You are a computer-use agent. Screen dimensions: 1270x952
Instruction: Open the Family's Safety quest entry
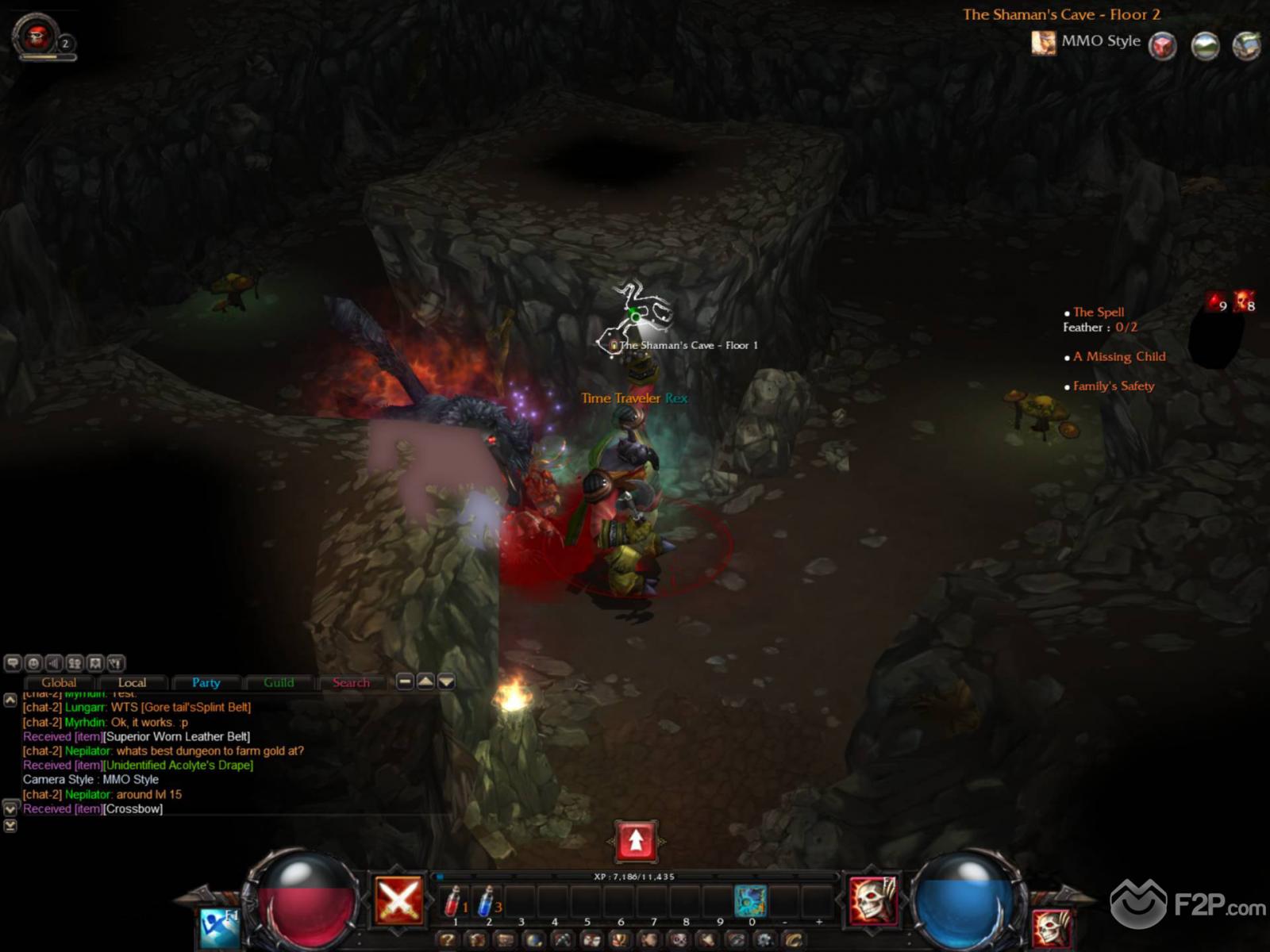1114,386
